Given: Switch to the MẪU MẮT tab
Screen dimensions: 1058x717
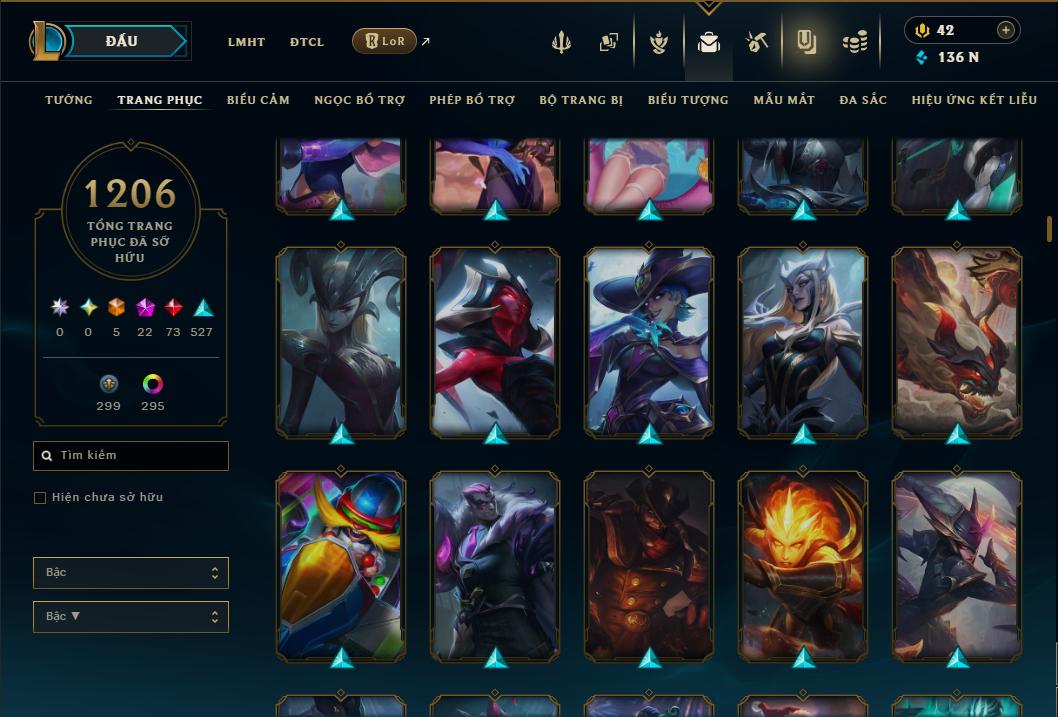Looking at the screenshot, I should [x=784, y=100].
